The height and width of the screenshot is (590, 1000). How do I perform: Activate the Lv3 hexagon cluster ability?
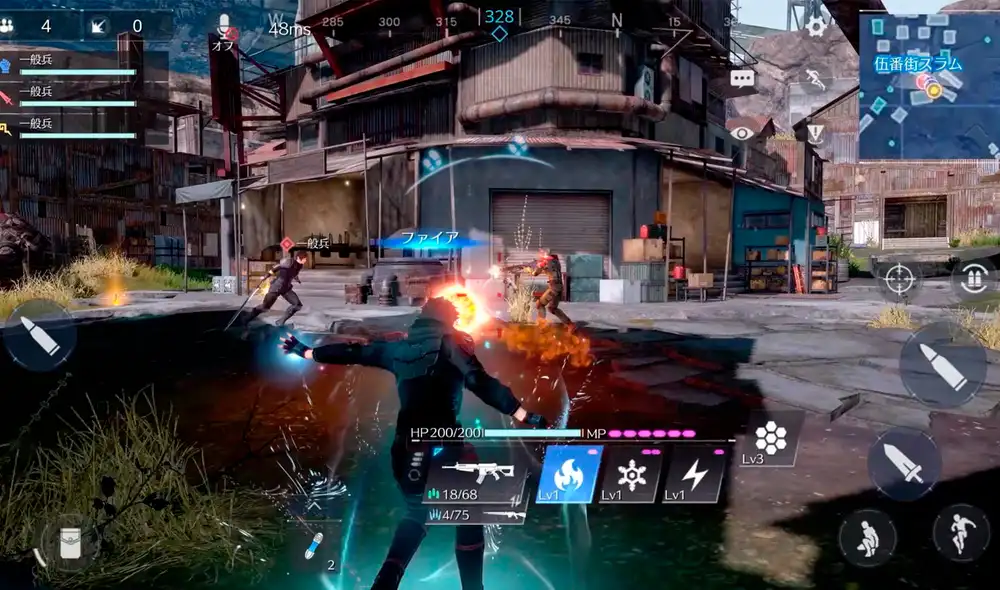pos(770,438)
